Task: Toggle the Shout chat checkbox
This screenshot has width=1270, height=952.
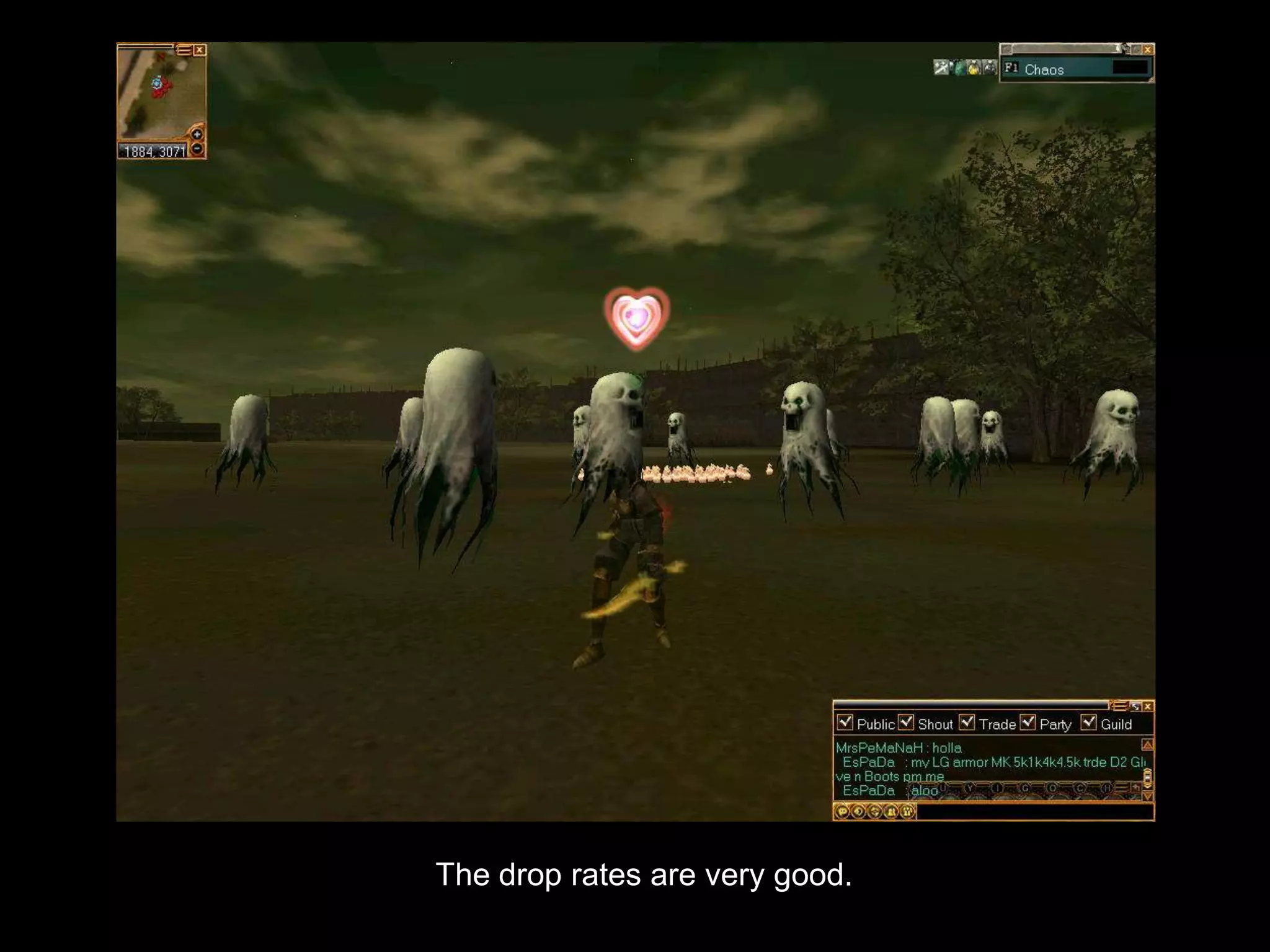Action: coord(906,723)
